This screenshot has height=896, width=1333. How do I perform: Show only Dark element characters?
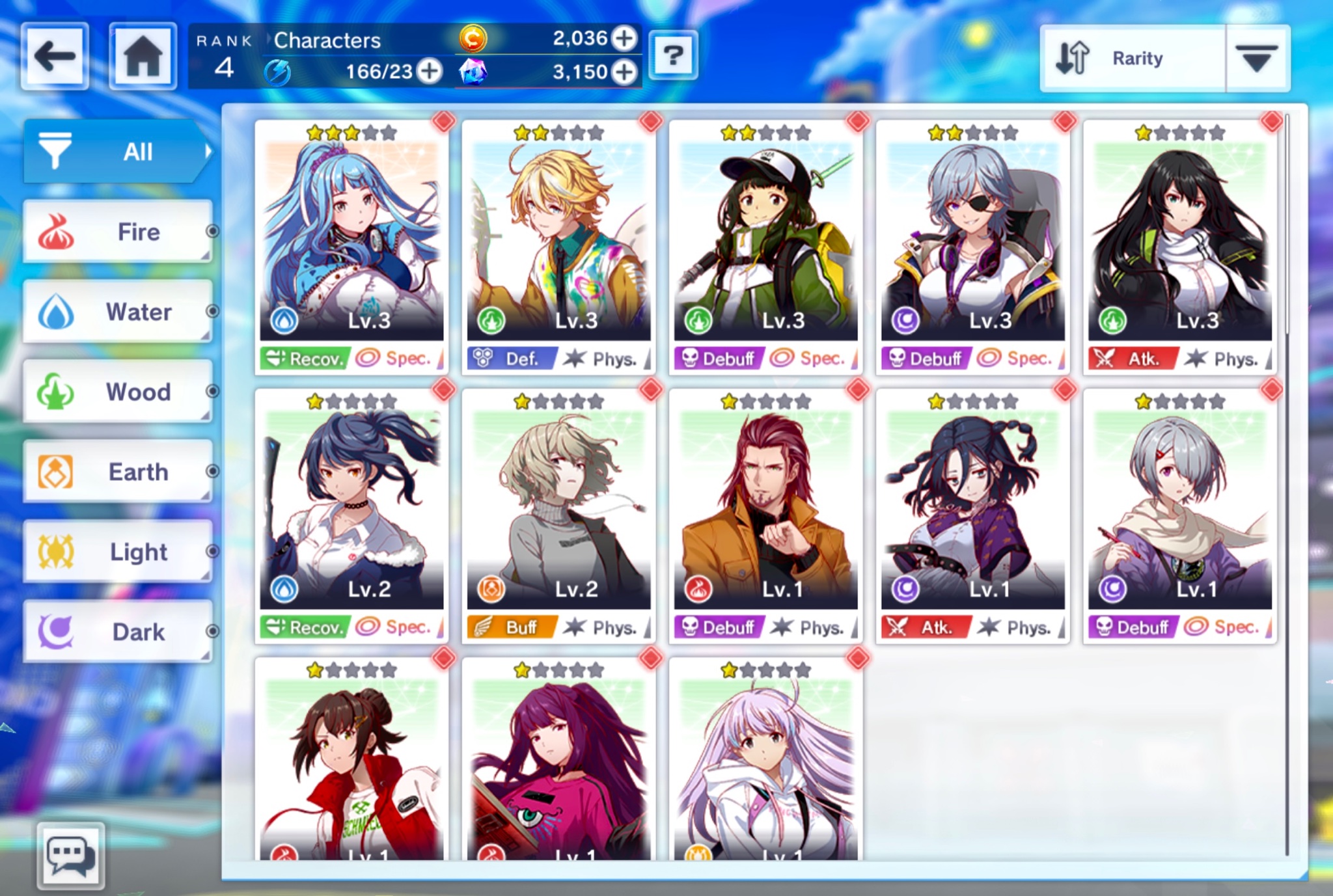(117, 632)
